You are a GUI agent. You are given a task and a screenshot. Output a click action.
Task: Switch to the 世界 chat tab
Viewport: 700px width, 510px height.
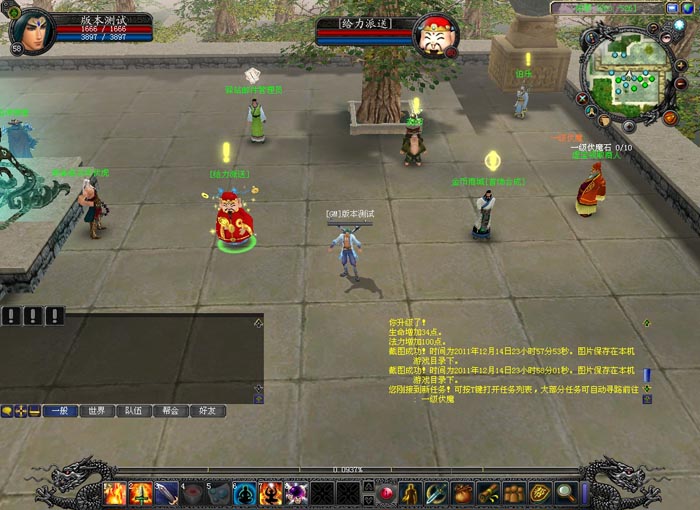pyautogui.click(x=96, y=411)
